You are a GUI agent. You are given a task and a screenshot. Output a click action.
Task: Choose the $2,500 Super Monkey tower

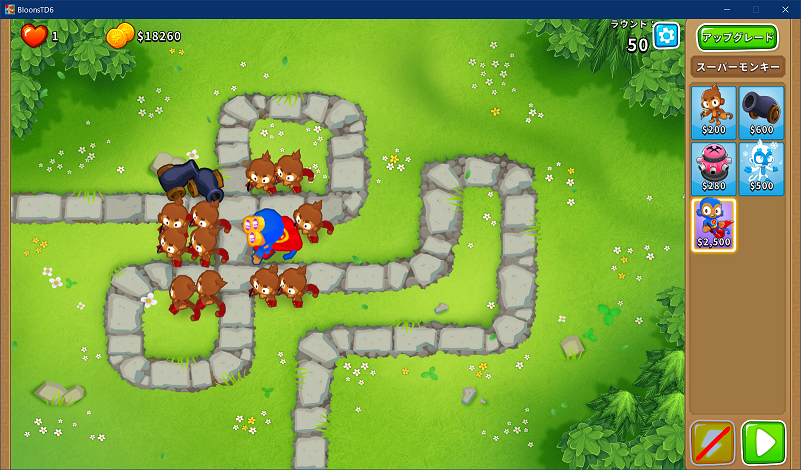point(713,225)
